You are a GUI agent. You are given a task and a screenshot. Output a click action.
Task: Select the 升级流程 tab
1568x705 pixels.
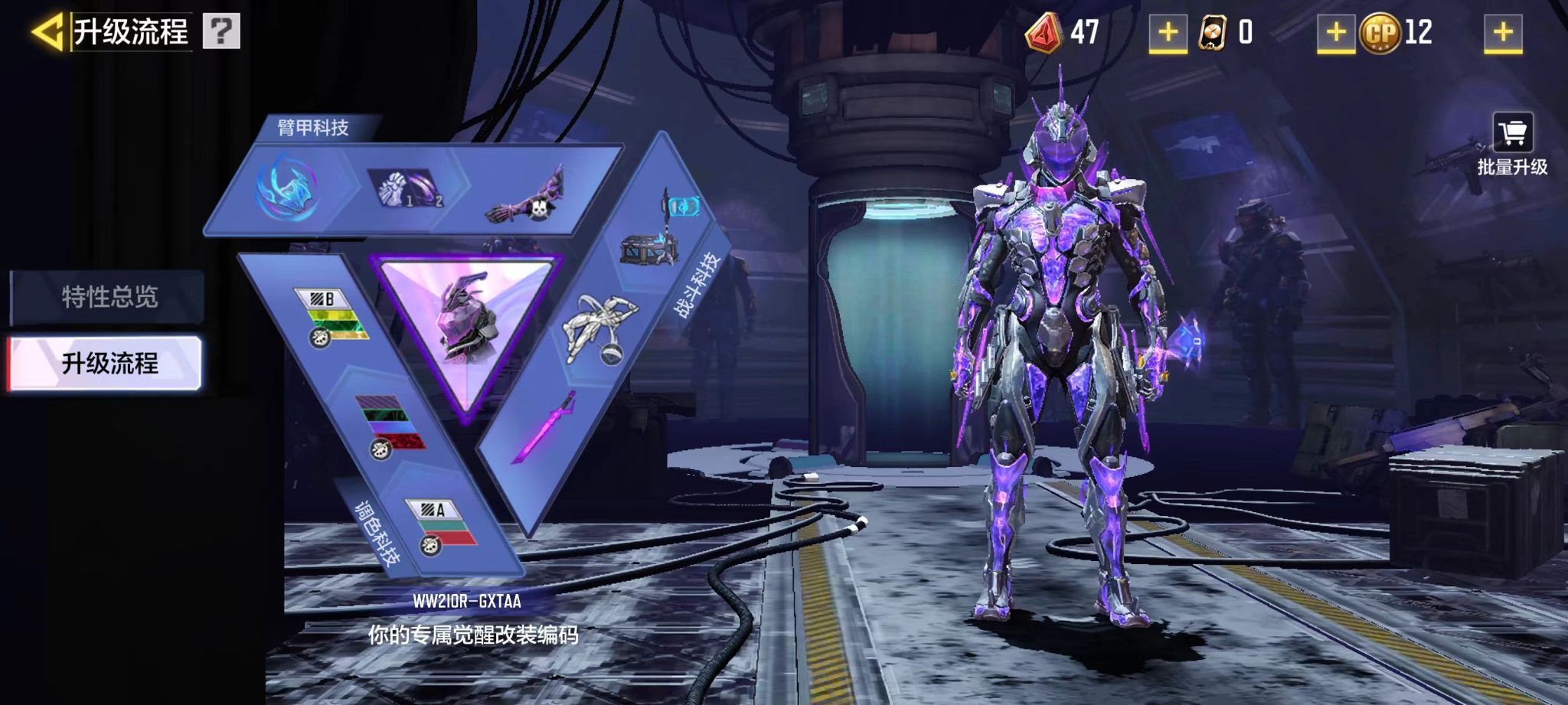(x=109, y=364)
